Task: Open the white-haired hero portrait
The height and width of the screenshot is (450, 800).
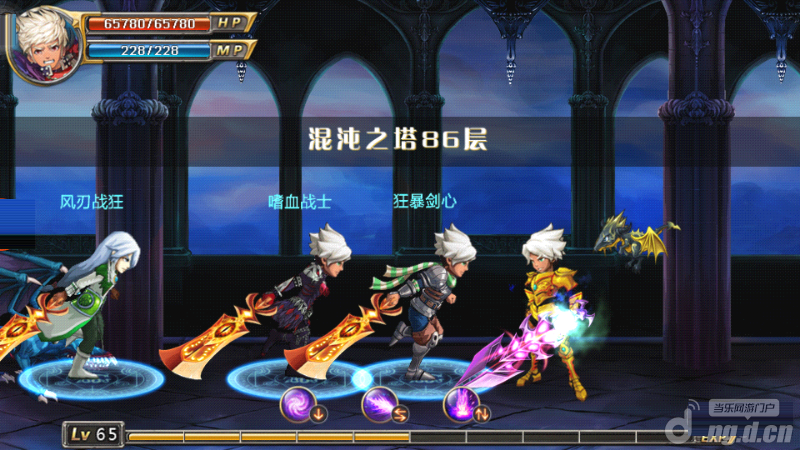Action: tap(44, 42)
